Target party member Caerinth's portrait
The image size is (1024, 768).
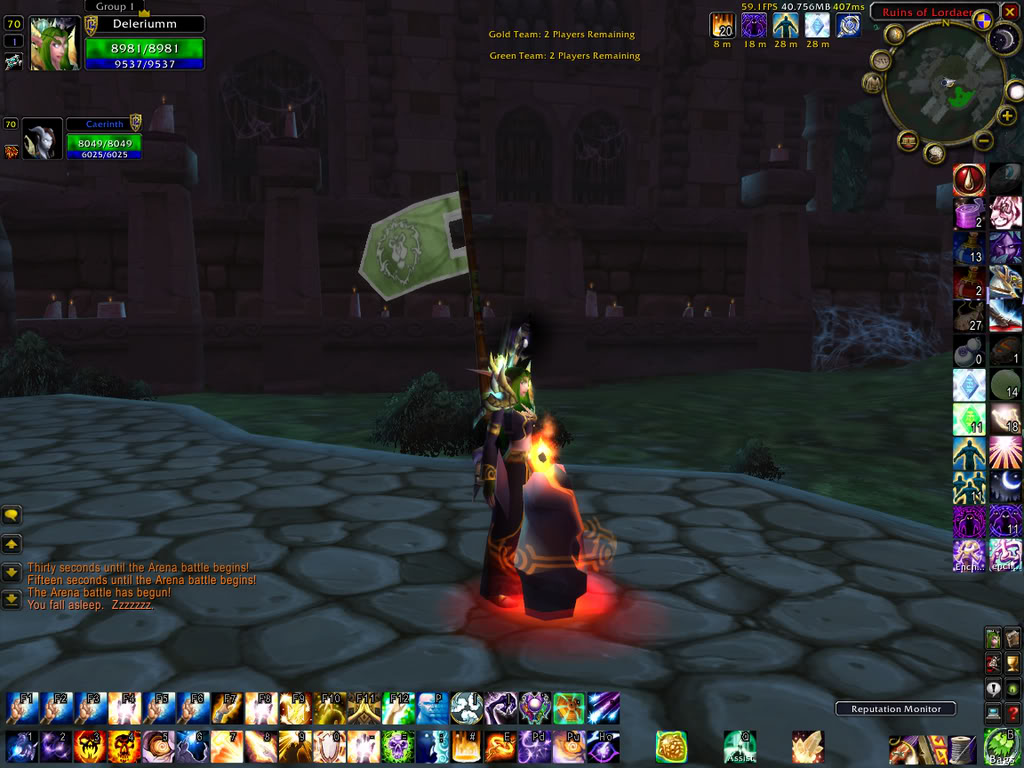[x=41, y=141]
